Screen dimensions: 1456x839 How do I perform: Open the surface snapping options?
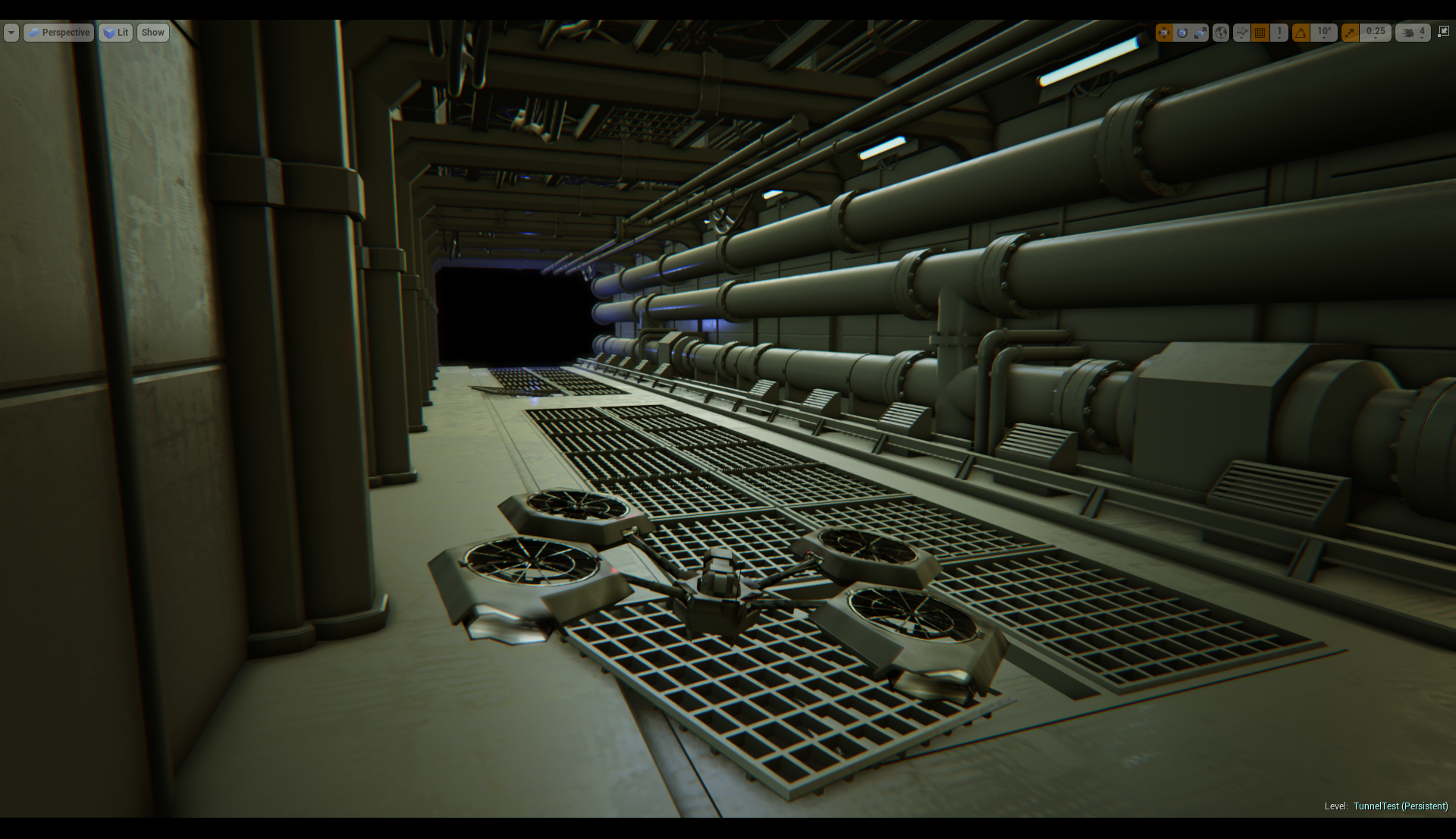point(1241,33)
